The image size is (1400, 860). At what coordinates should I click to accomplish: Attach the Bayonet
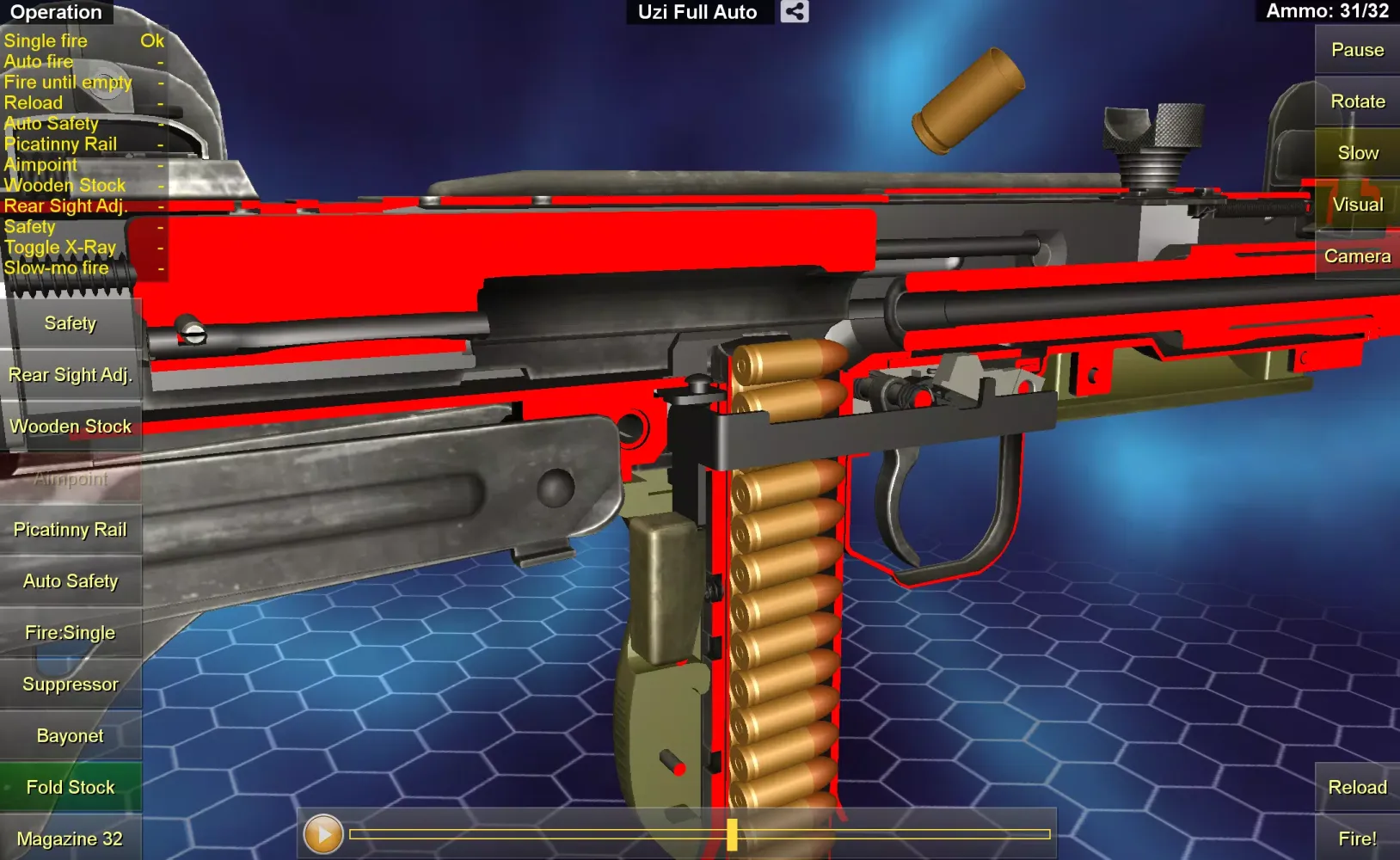click(71, 735)
